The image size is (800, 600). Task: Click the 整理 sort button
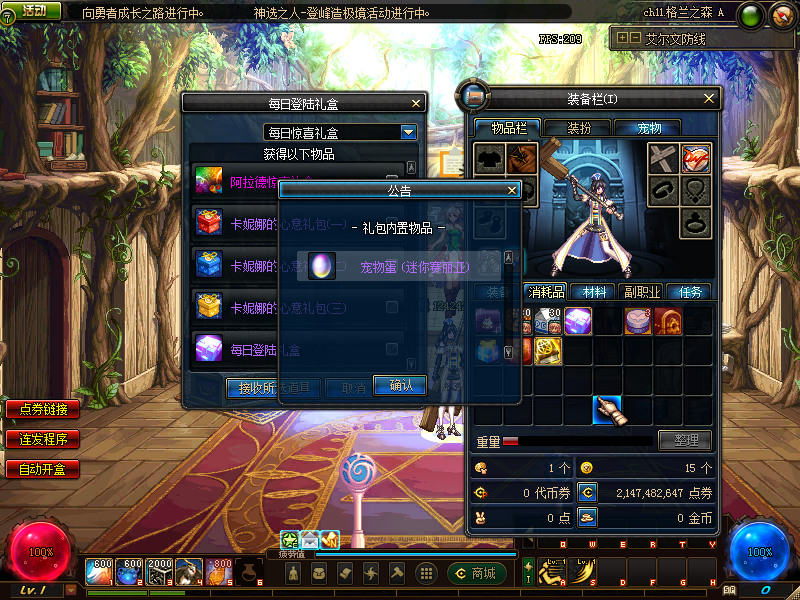click(x=685, y=440)
